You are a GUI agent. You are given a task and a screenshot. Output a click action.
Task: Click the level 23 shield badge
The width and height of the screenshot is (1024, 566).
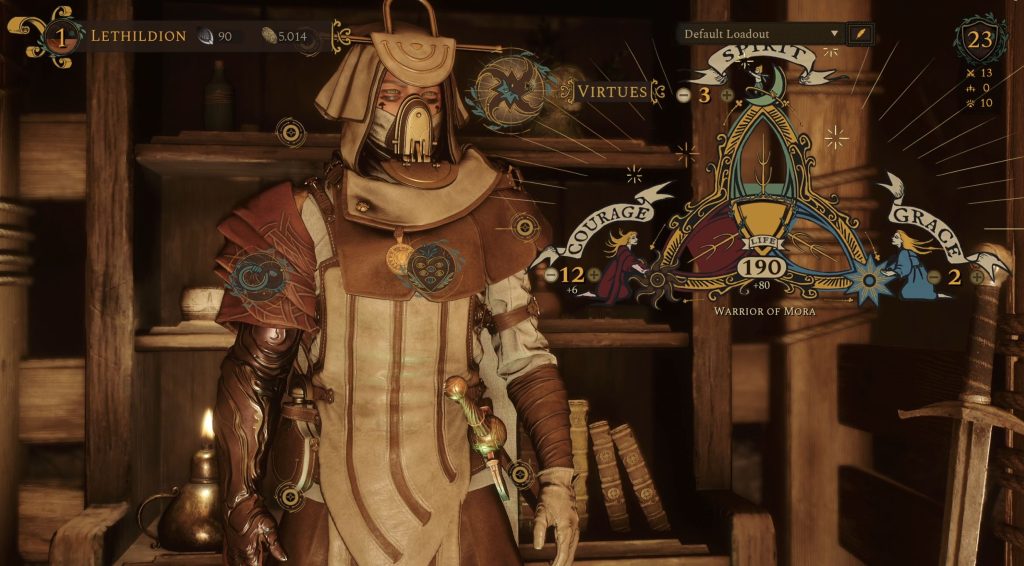(980, 40)
